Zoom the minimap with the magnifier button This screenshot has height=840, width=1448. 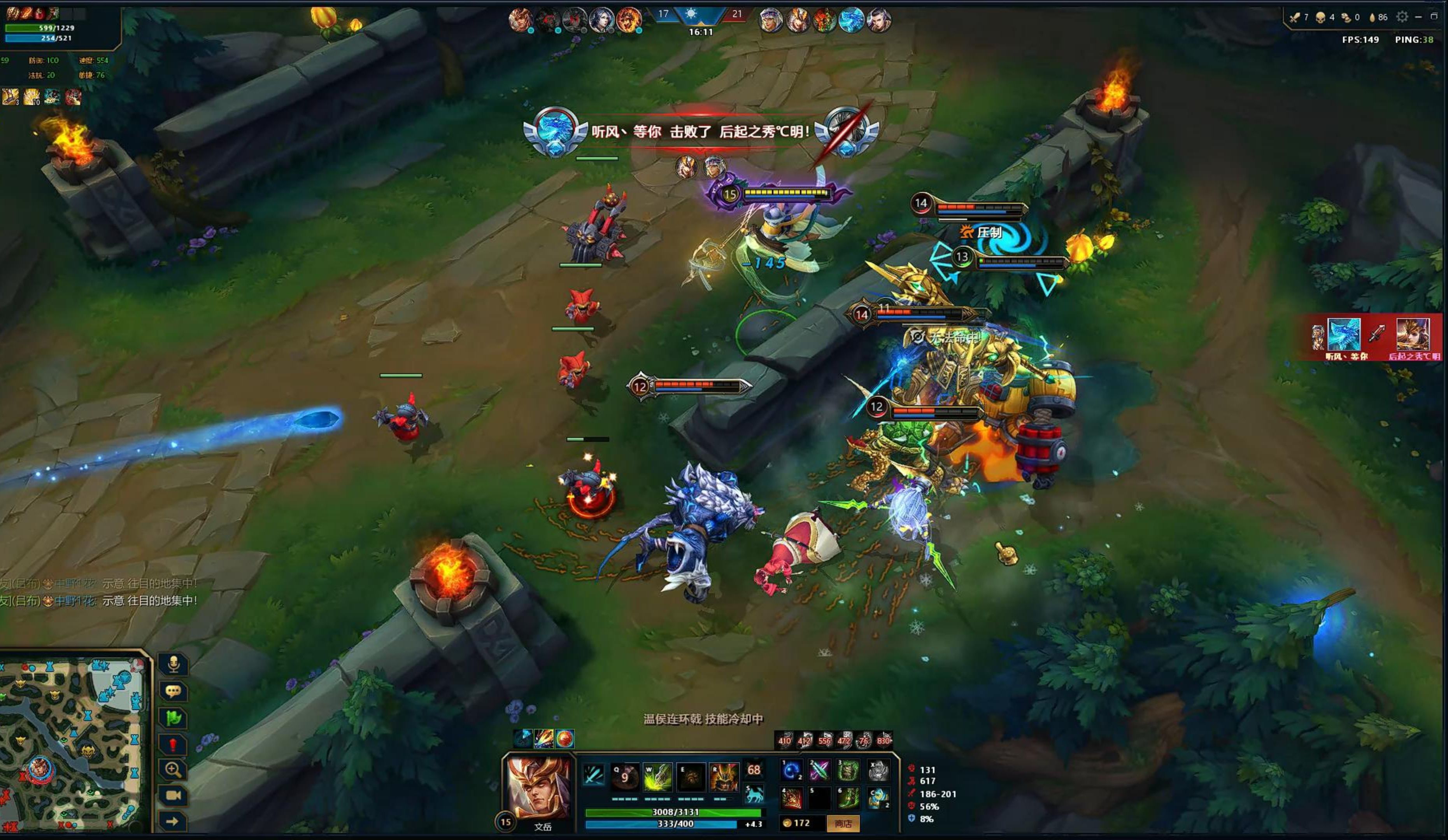(x=173, y=770)
